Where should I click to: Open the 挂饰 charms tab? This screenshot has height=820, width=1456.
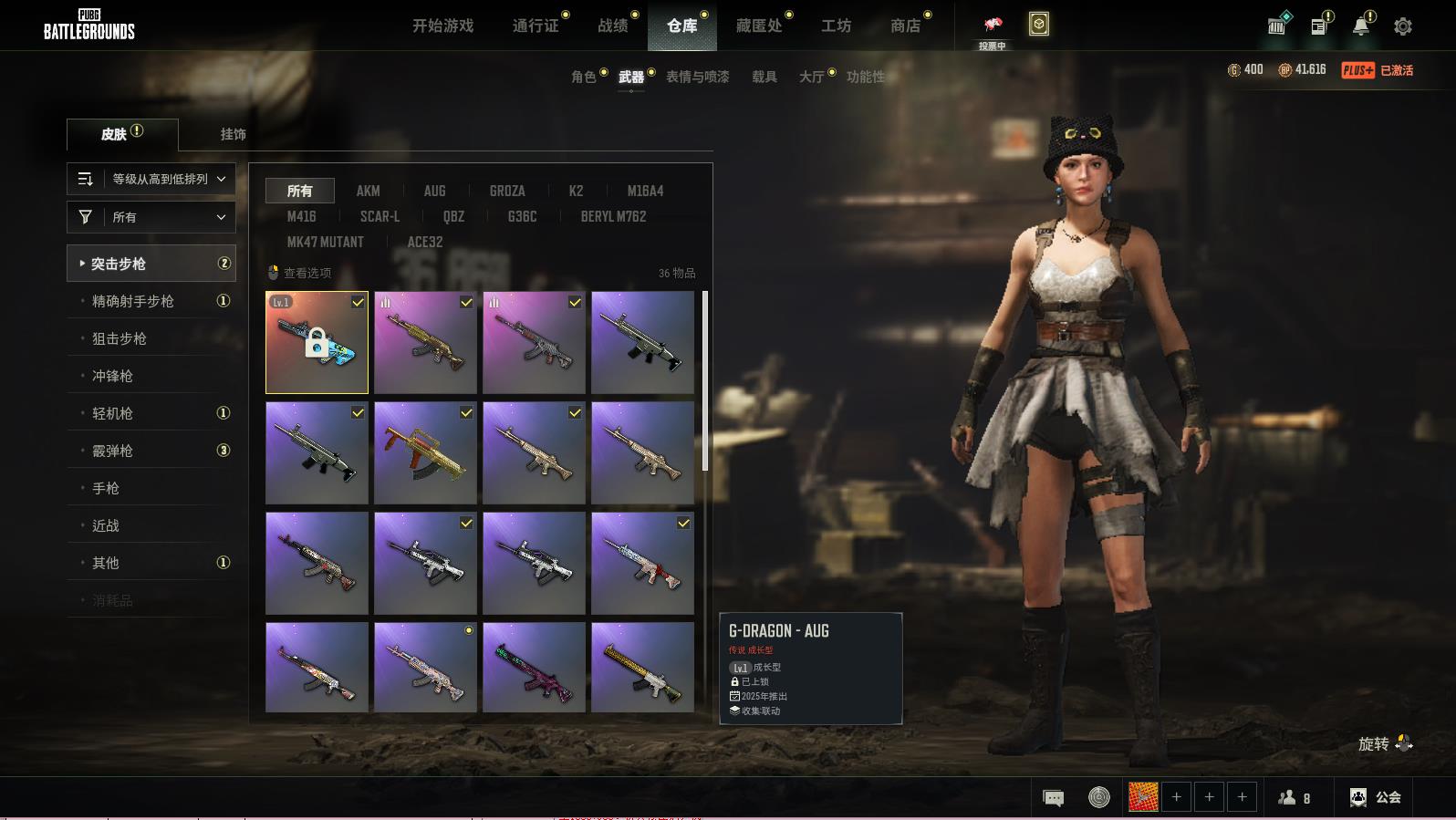[233, 134]
